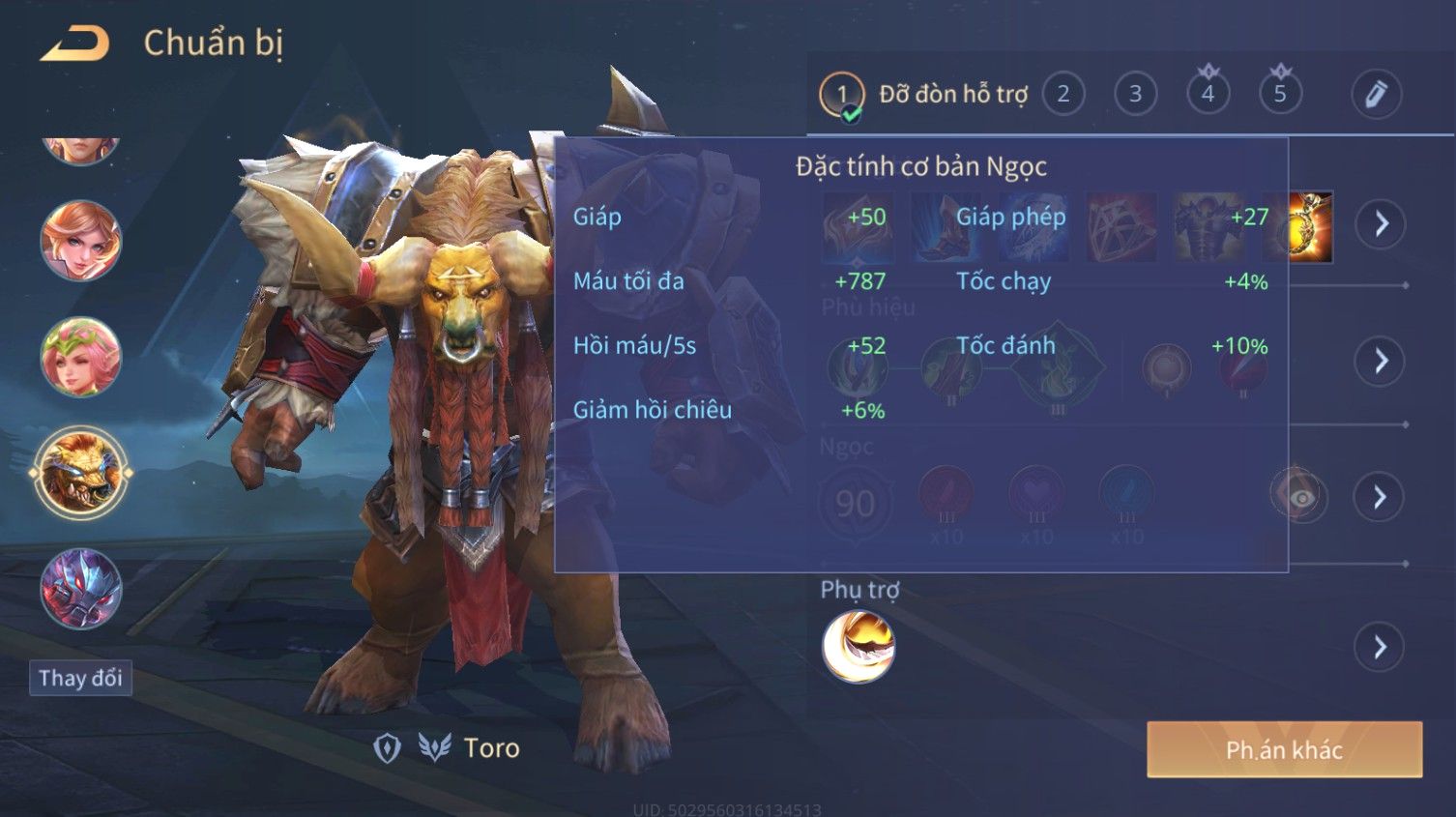Open locked preset tab 4
The height and width of the screenshot is (817, 1456).
click(1208, 94)
